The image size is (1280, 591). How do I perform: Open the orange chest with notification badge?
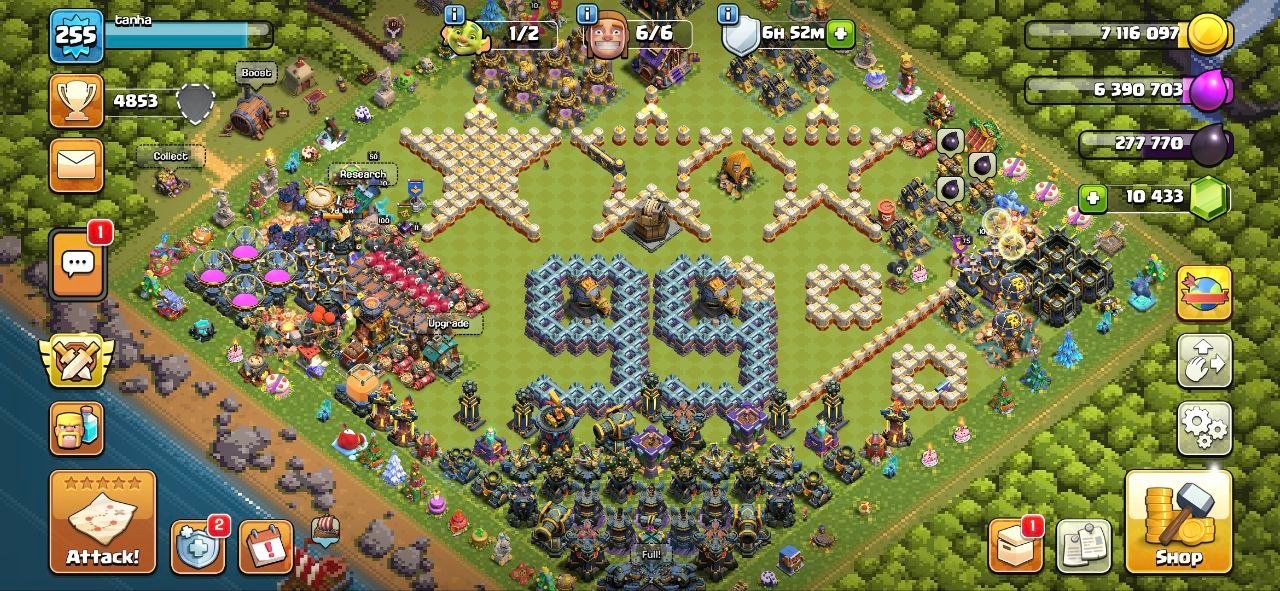coord(1015,546)
